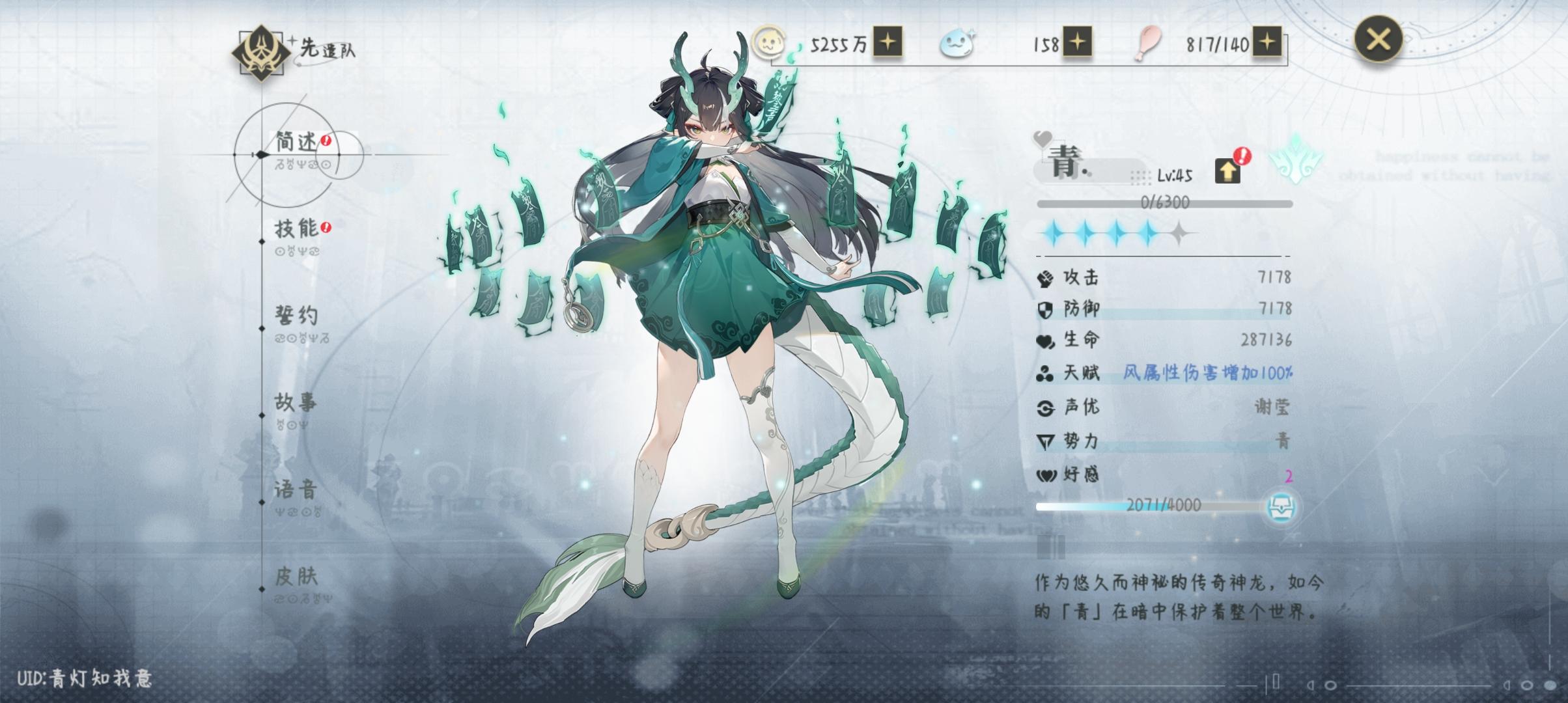Image resolution: width=1568 pixels, height=703 pixels.
Task: Click the defense (防御) shield icon
Action: [1045, 310]
